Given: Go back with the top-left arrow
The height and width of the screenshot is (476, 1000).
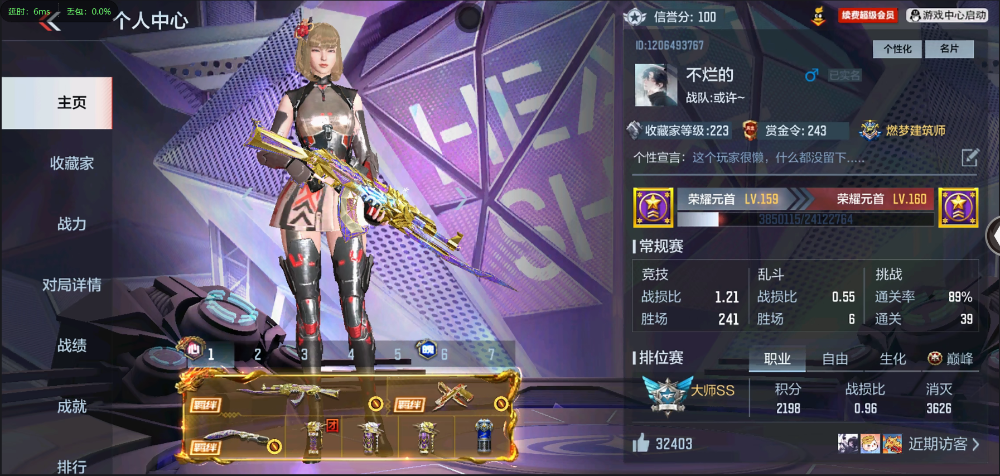Looking at the screenshot, I should [47, 24].
